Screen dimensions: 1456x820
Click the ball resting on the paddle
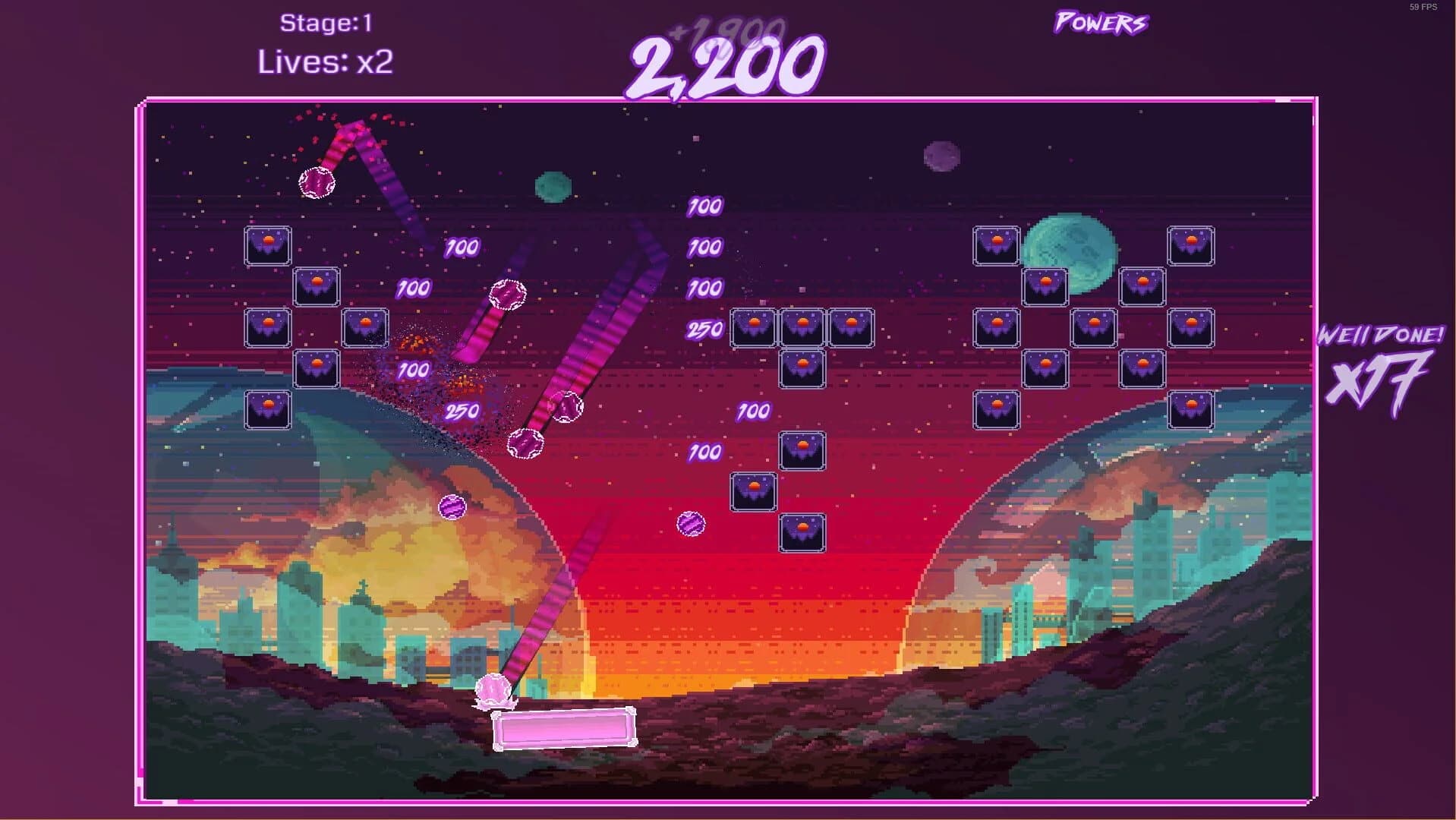(x=492, y=691)
